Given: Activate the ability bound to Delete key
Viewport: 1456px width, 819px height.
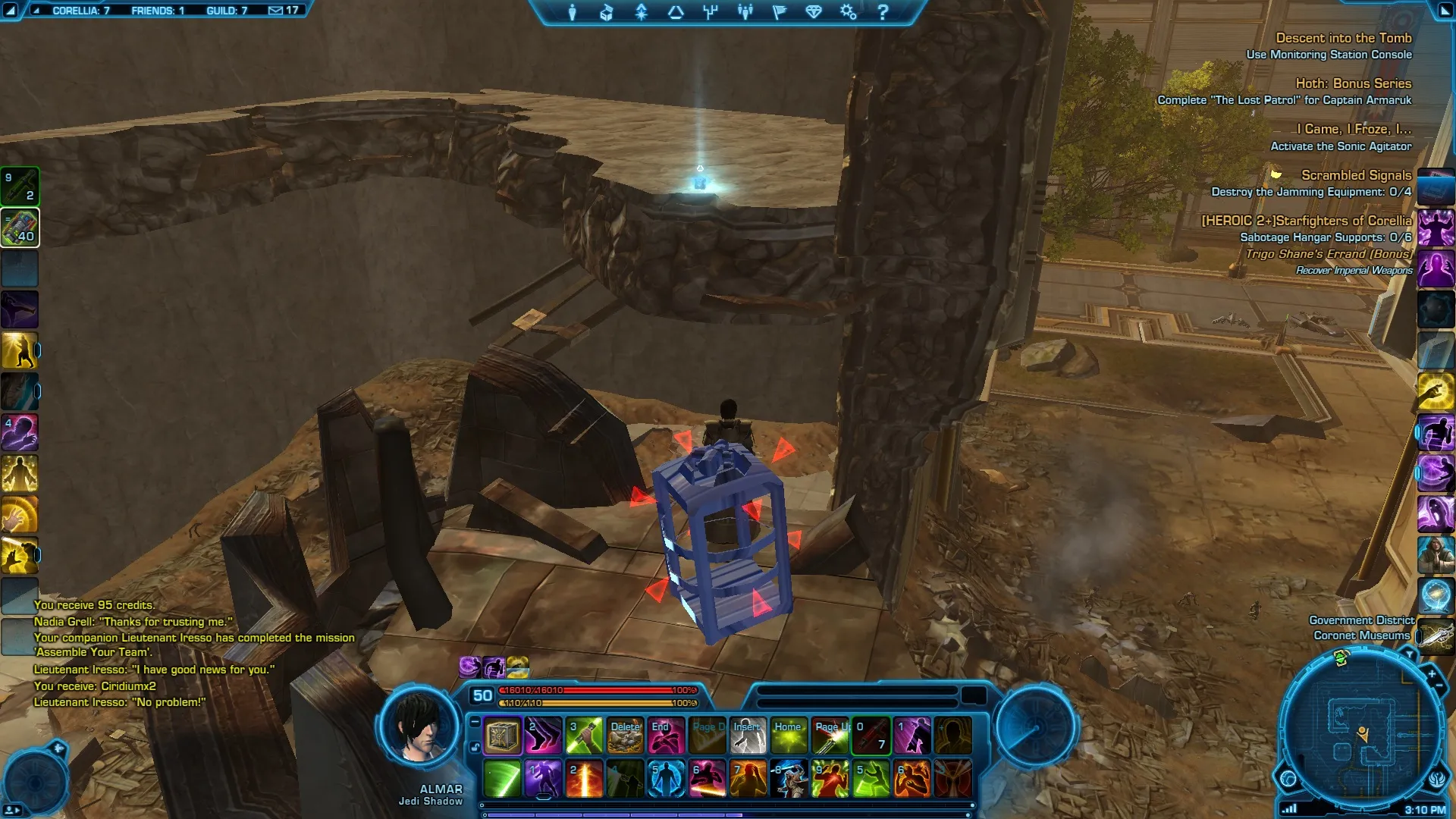Looking at the screenshot, I should [x=625, y=736].
